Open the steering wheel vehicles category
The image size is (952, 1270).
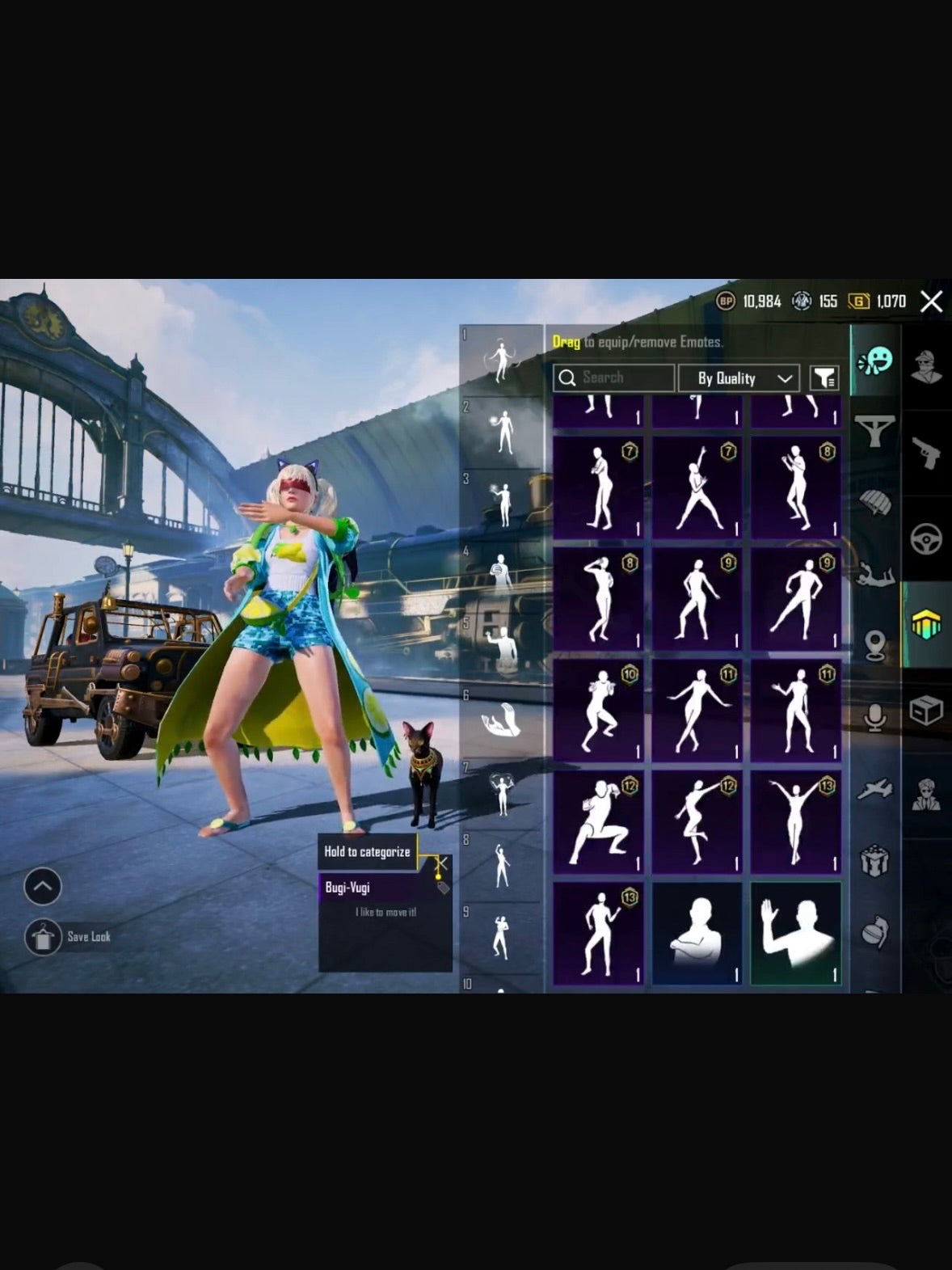click(x=926, y=538)
